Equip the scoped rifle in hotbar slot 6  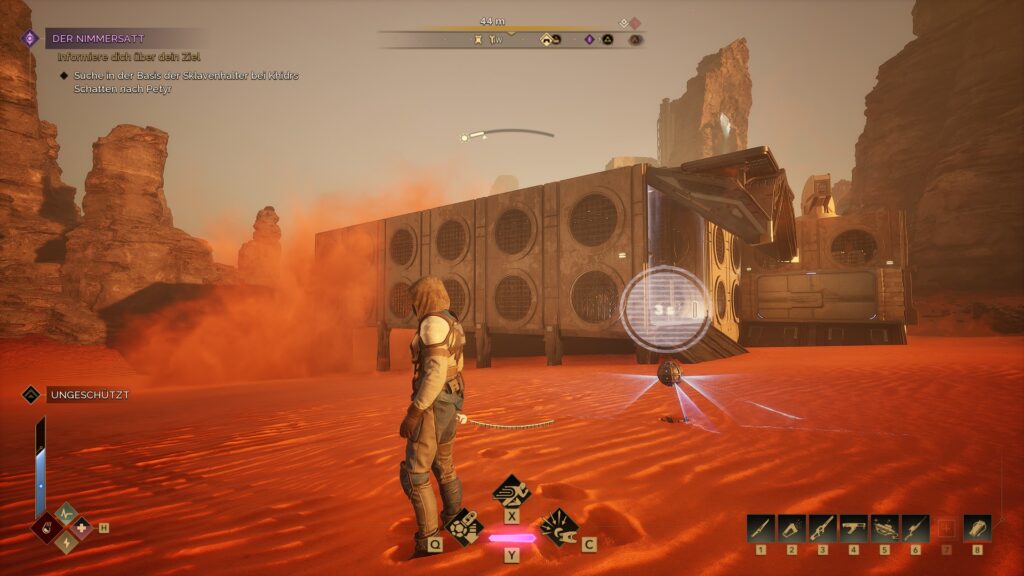pyautogui.click(x=915, y=528)
